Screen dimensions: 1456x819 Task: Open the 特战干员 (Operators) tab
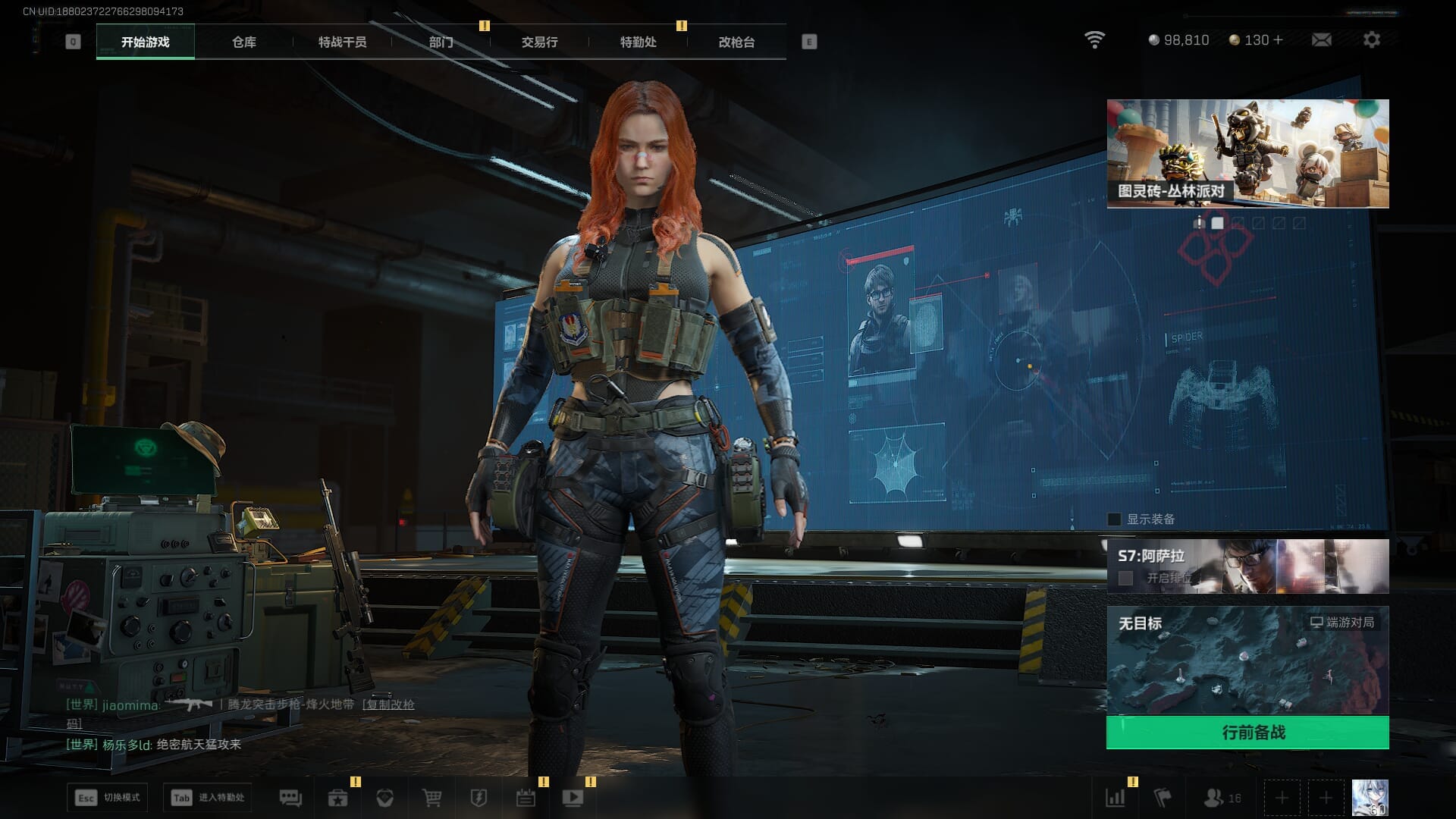[342, 42]
